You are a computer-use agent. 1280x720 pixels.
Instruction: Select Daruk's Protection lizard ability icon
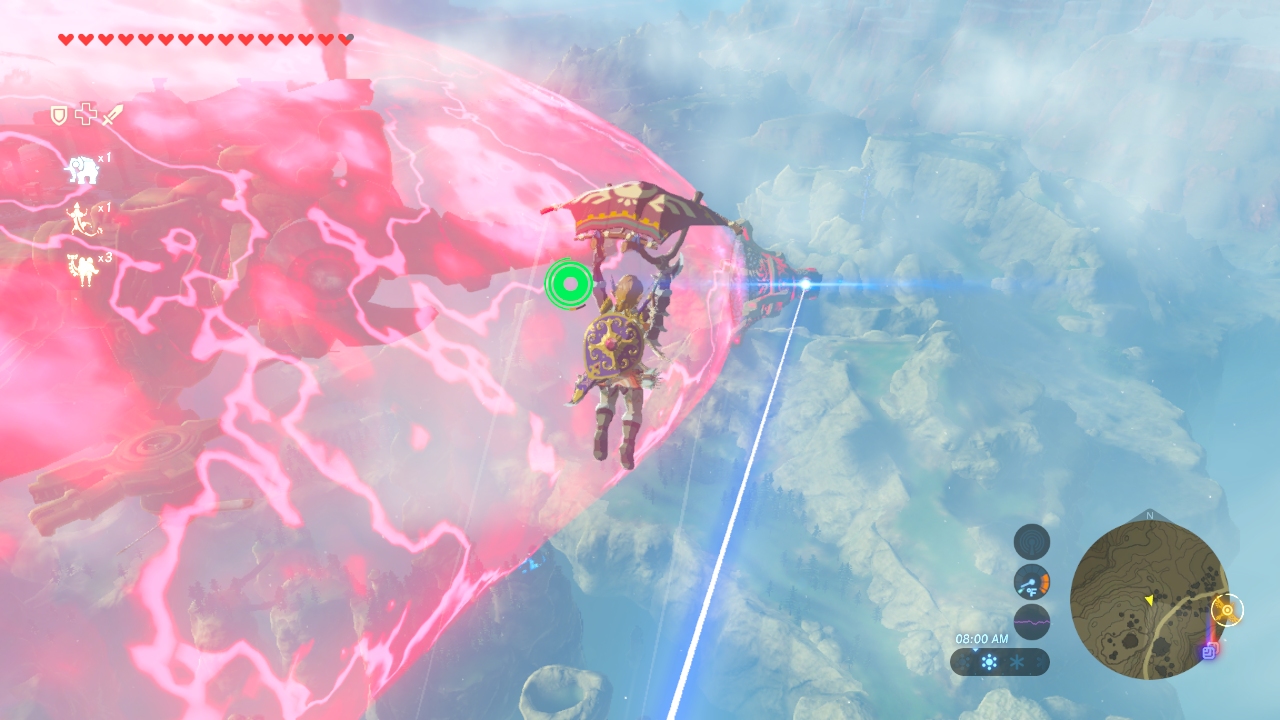click(x=79, y=218)
